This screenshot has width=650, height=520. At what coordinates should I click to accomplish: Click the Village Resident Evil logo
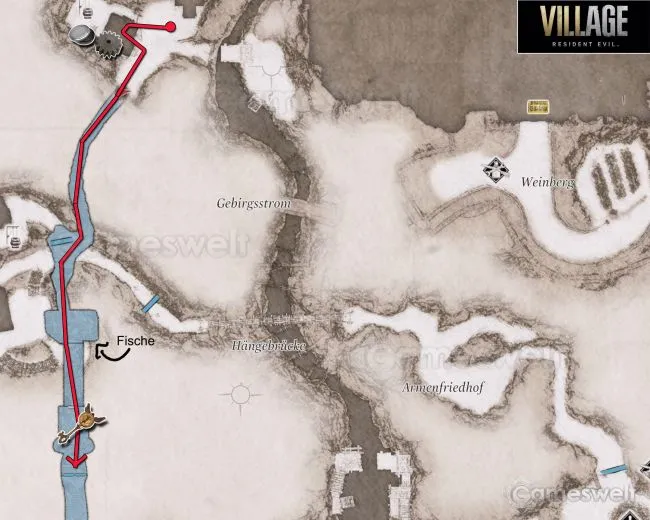(x=583, y=27)
